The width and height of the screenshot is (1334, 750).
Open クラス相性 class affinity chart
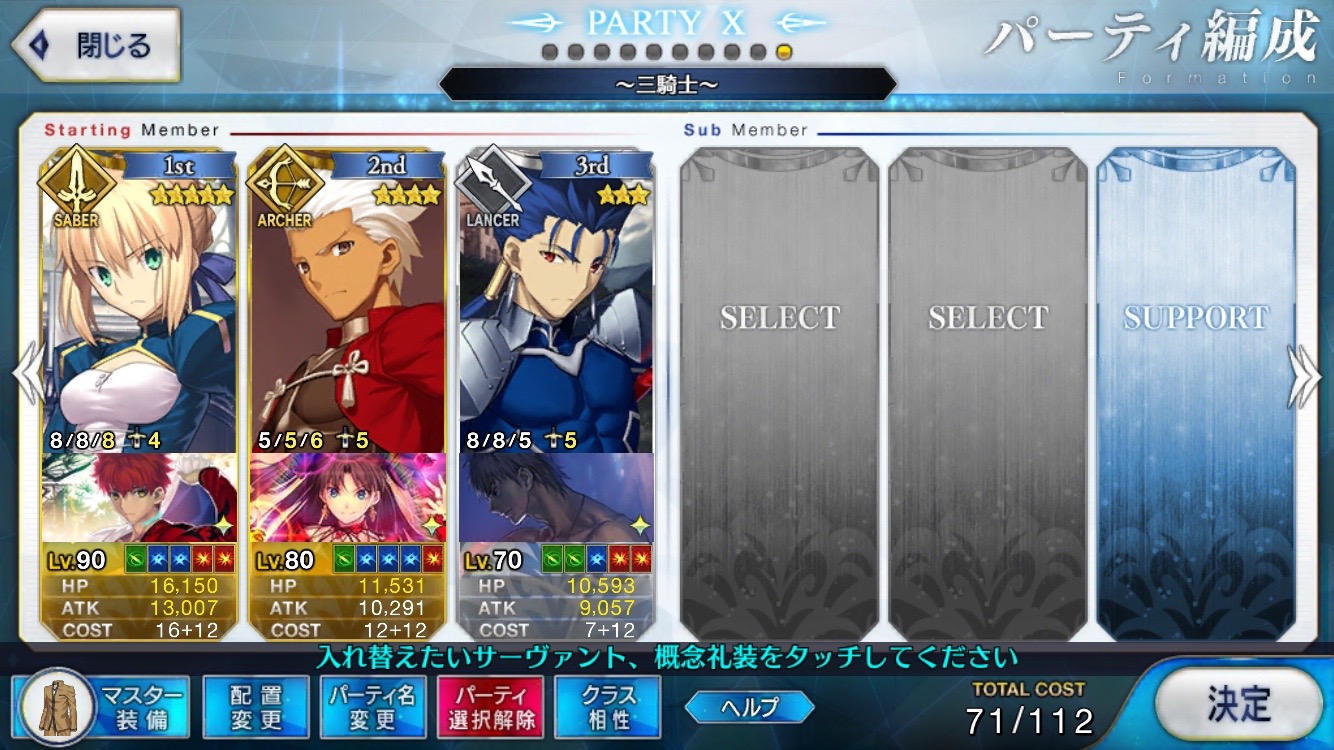[606, 705]
